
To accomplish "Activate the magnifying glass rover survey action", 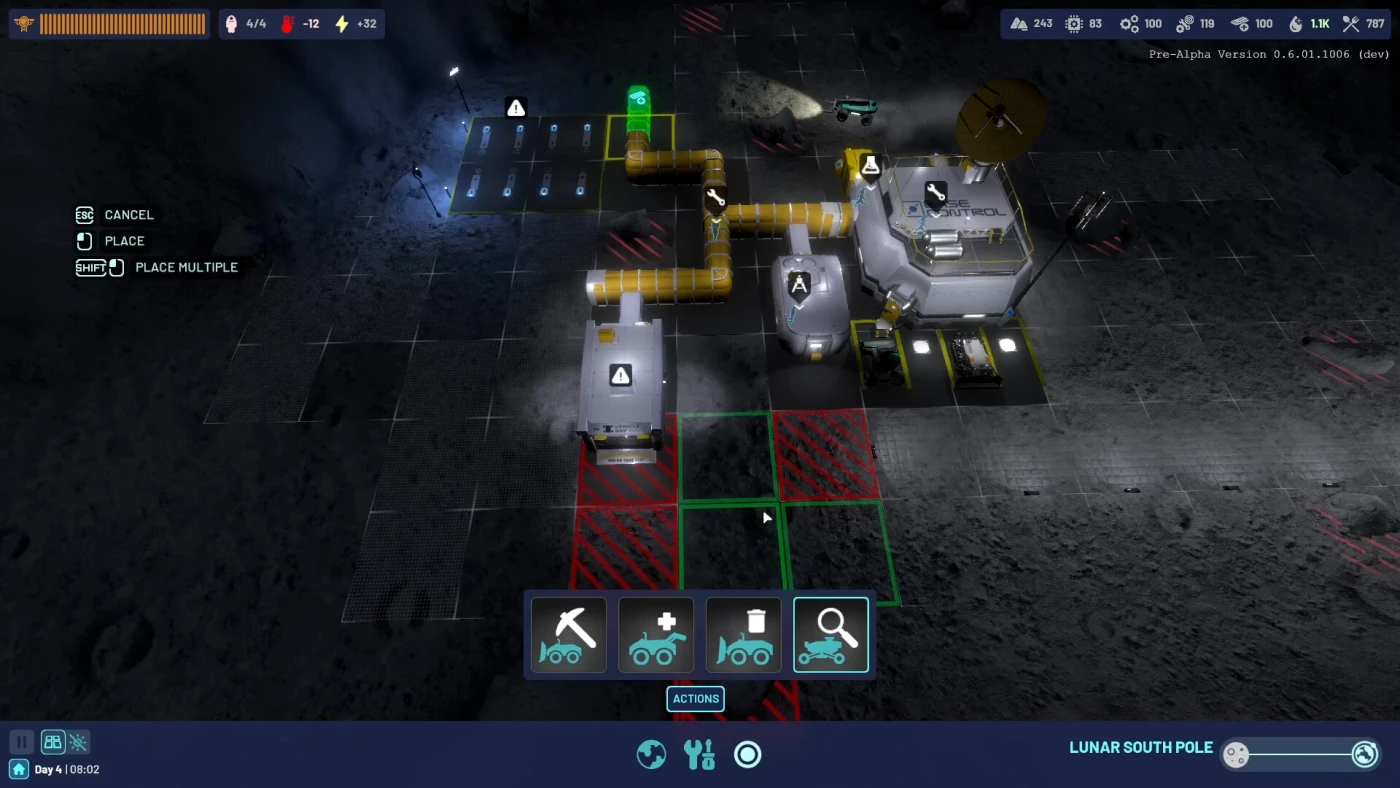I will coord(831,635).
